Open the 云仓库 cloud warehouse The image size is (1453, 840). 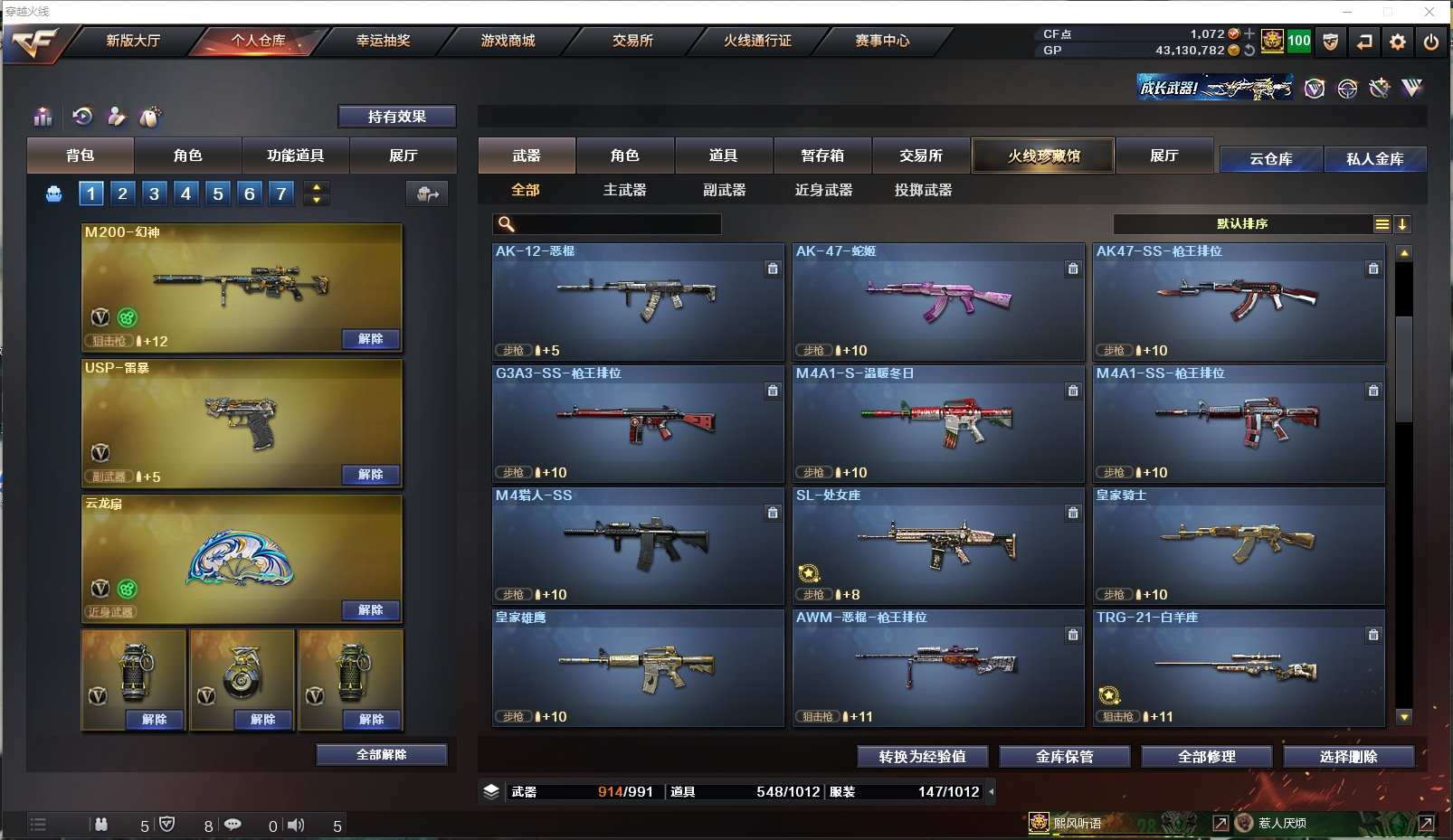pyautogui.click(x=1270, y=159)
